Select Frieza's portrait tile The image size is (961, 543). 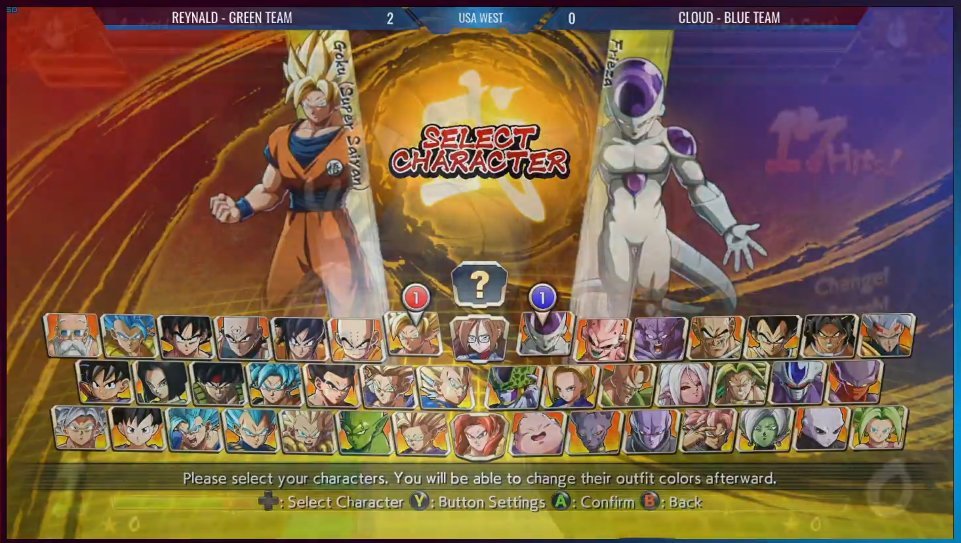click(x=545, y=335)
